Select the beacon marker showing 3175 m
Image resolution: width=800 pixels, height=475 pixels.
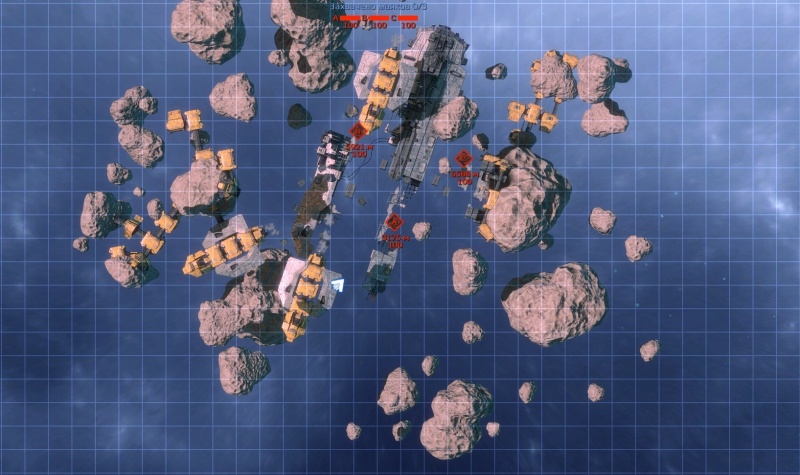click(x=394, y=222)
